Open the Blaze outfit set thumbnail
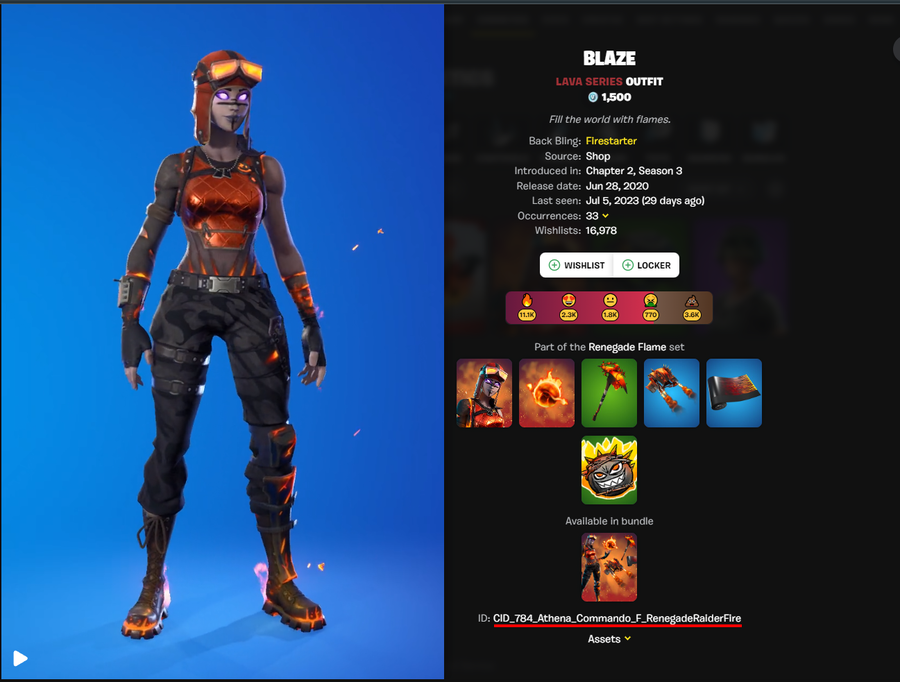Image resolution: width=900 pixels, height=682 pixels. coord(484,393)
